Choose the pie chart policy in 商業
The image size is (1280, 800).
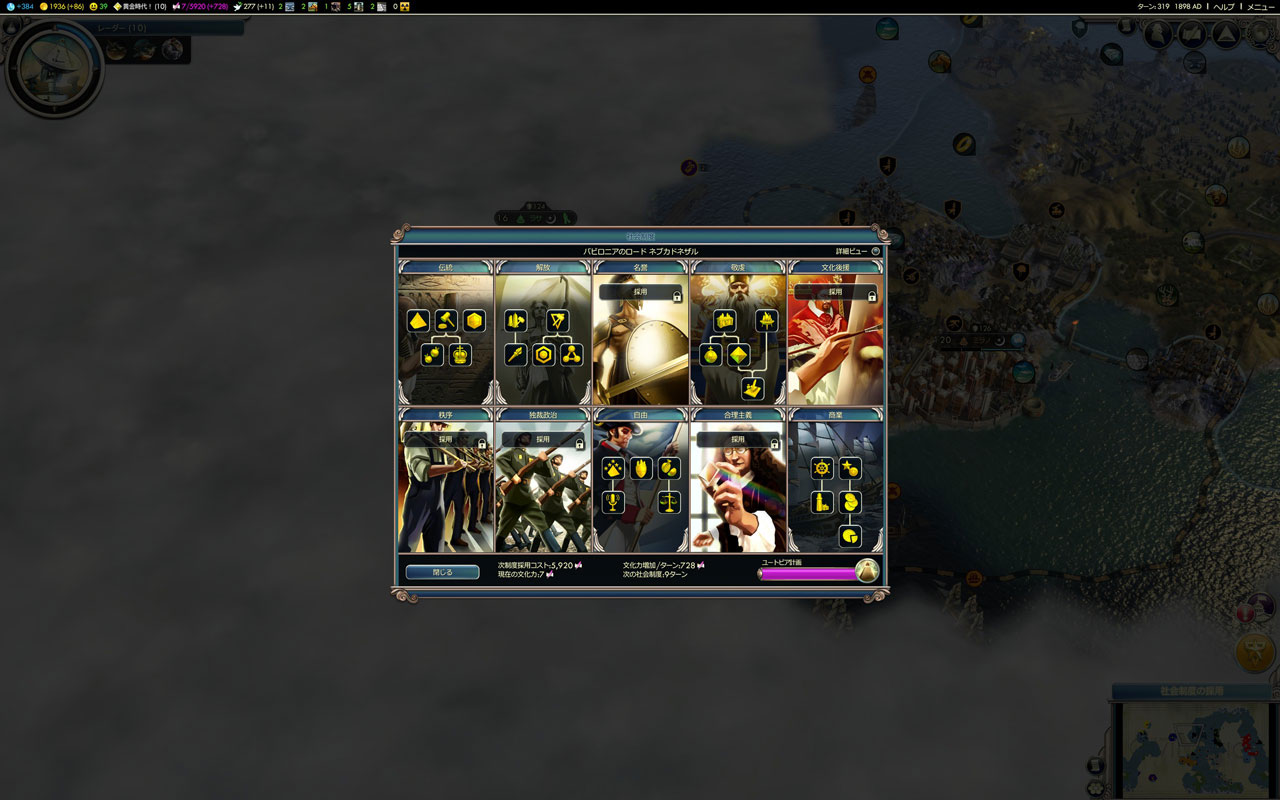(x=850, y=536)
